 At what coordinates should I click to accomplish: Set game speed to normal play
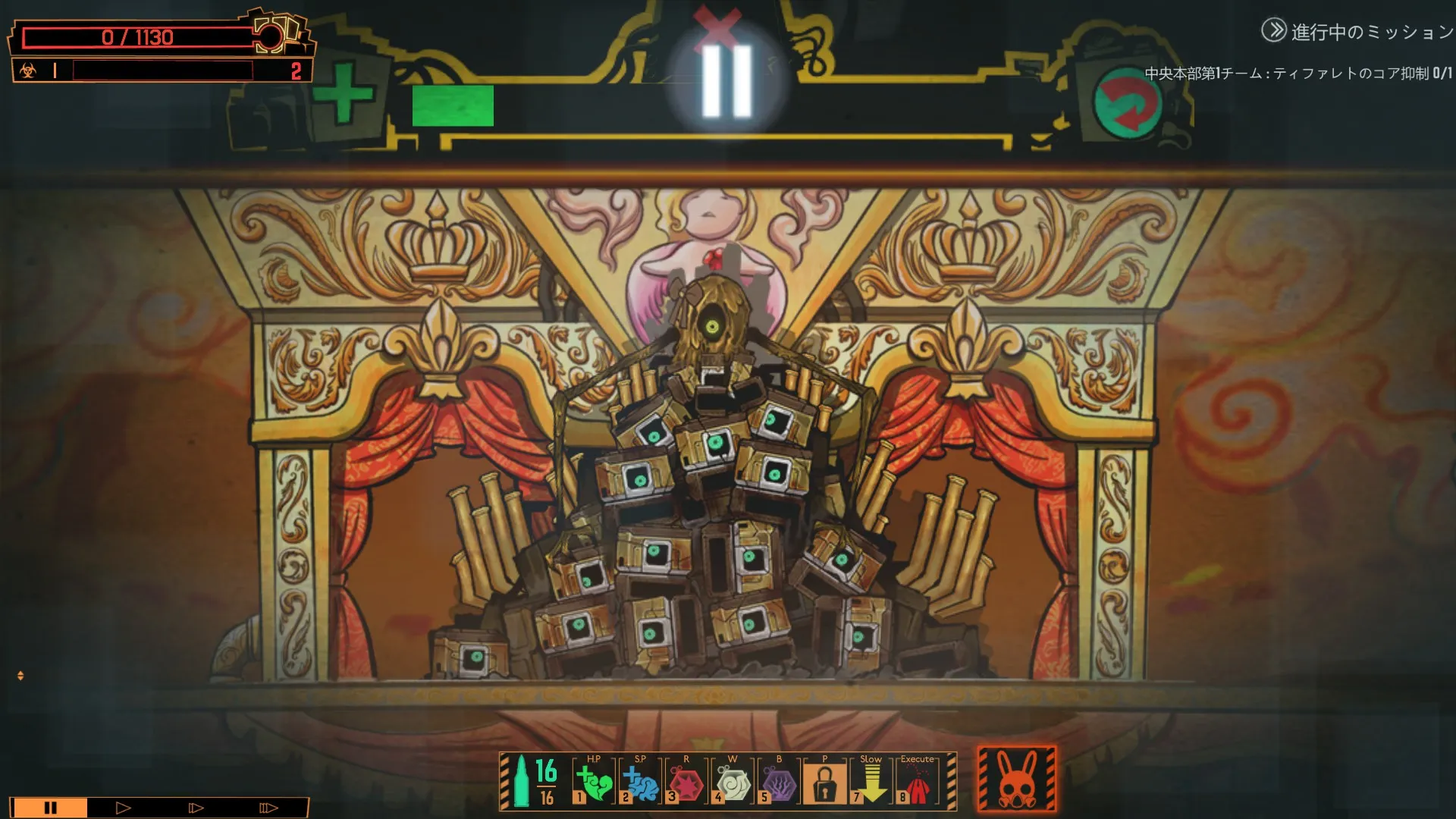(123, 808)
